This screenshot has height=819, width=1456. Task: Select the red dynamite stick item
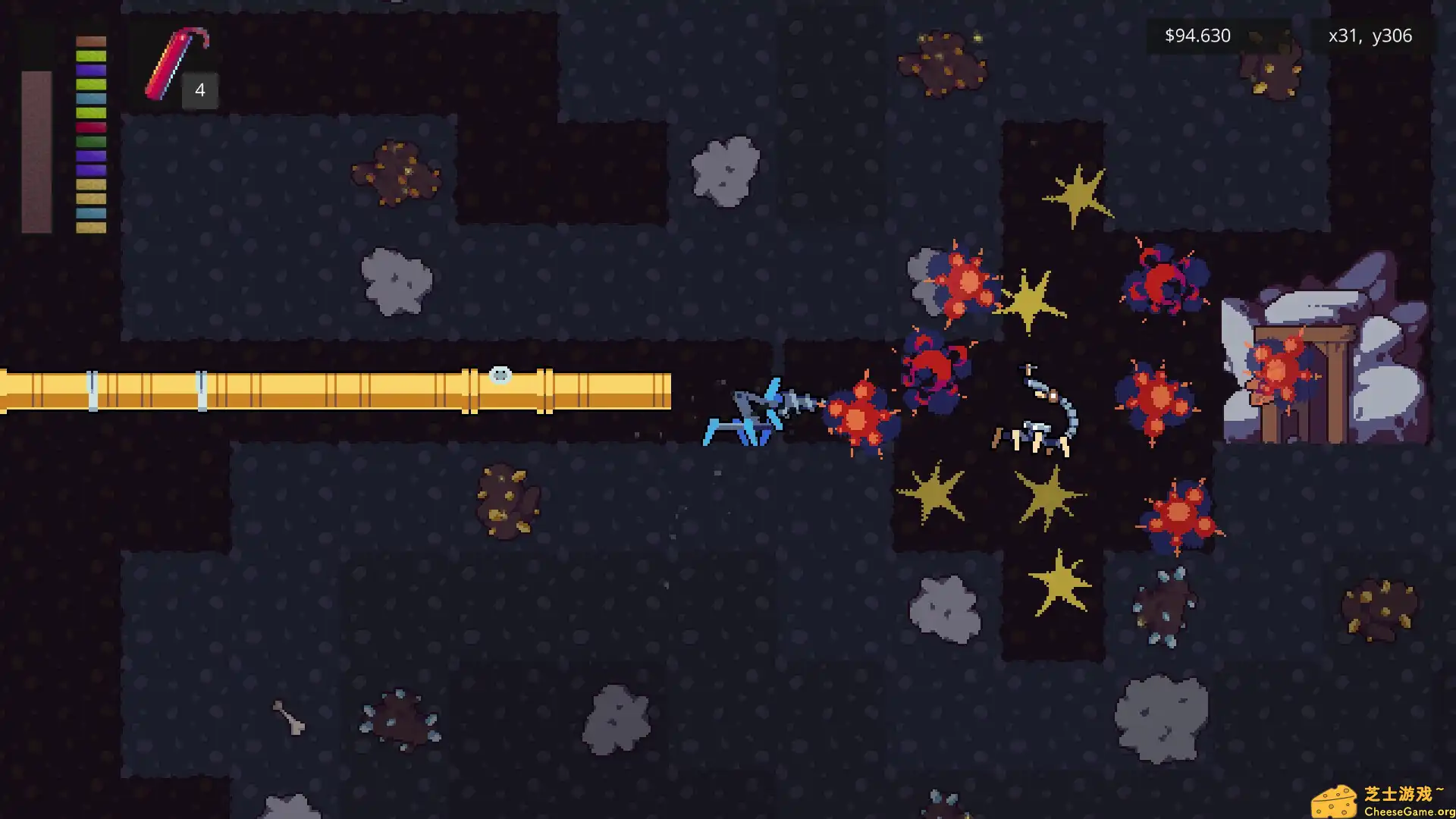pyautogui.click(x=174, y=64)
